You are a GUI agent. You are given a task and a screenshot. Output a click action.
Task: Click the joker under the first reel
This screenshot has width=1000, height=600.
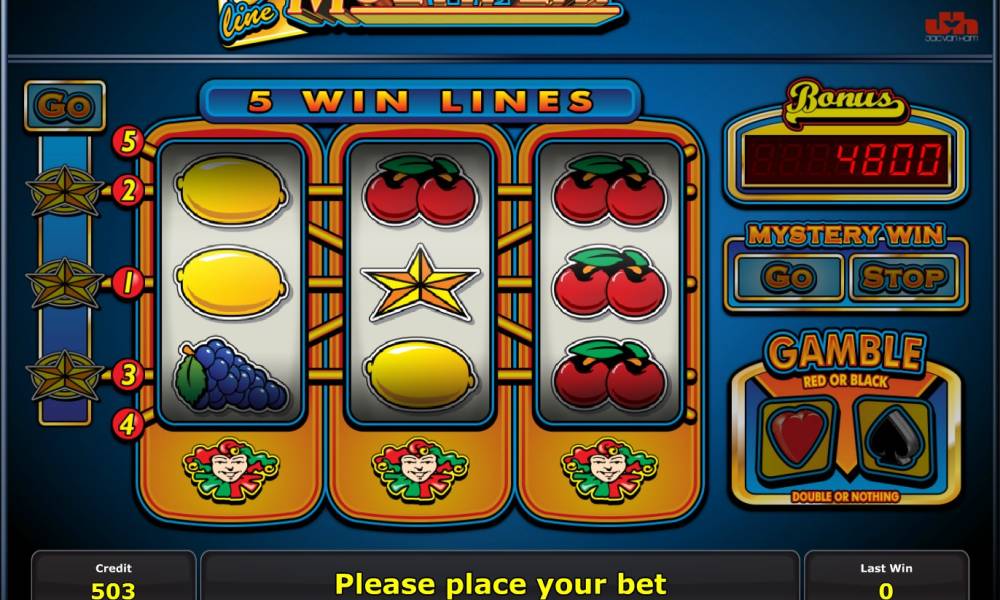(x=230, y=470)
